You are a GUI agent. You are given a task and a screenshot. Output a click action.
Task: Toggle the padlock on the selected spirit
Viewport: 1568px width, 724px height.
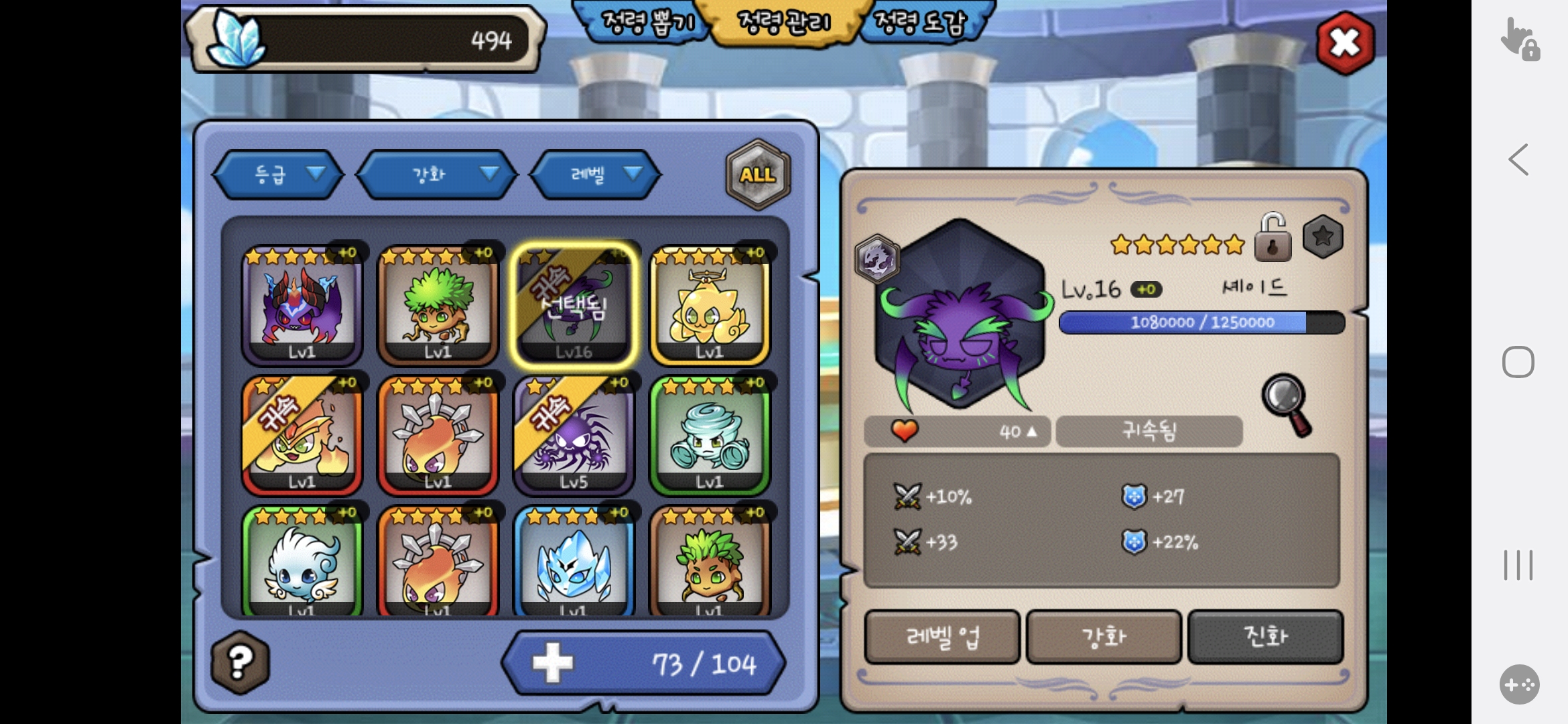[1272, 238]
